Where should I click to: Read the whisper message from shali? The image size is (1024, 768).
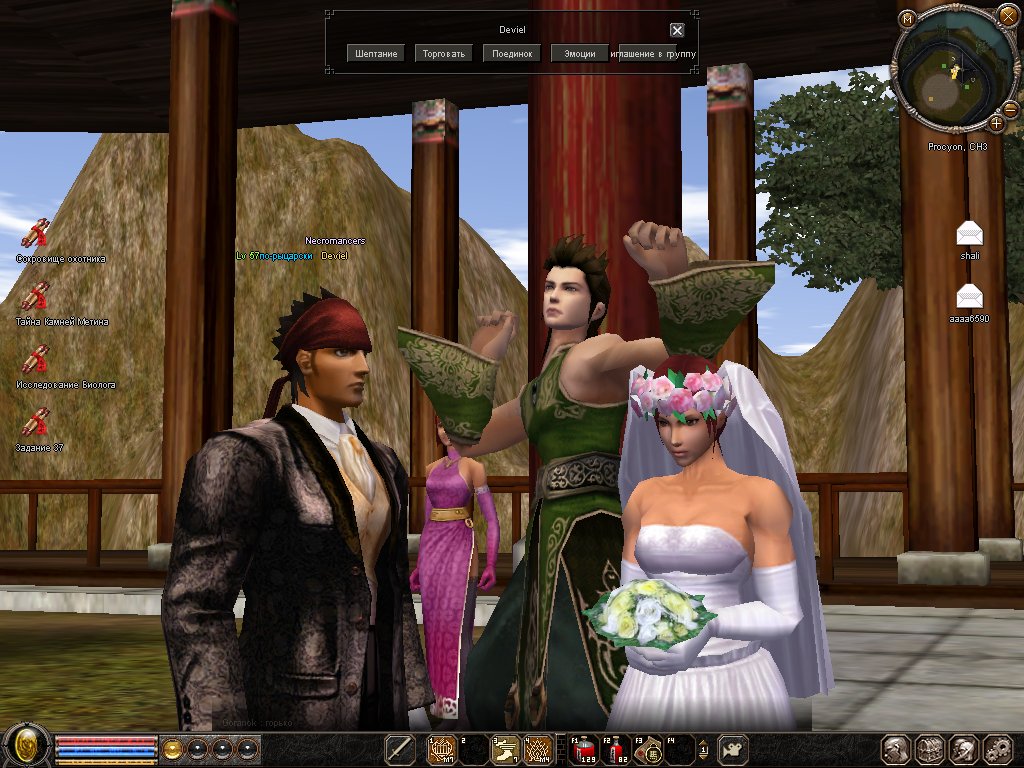969,234
